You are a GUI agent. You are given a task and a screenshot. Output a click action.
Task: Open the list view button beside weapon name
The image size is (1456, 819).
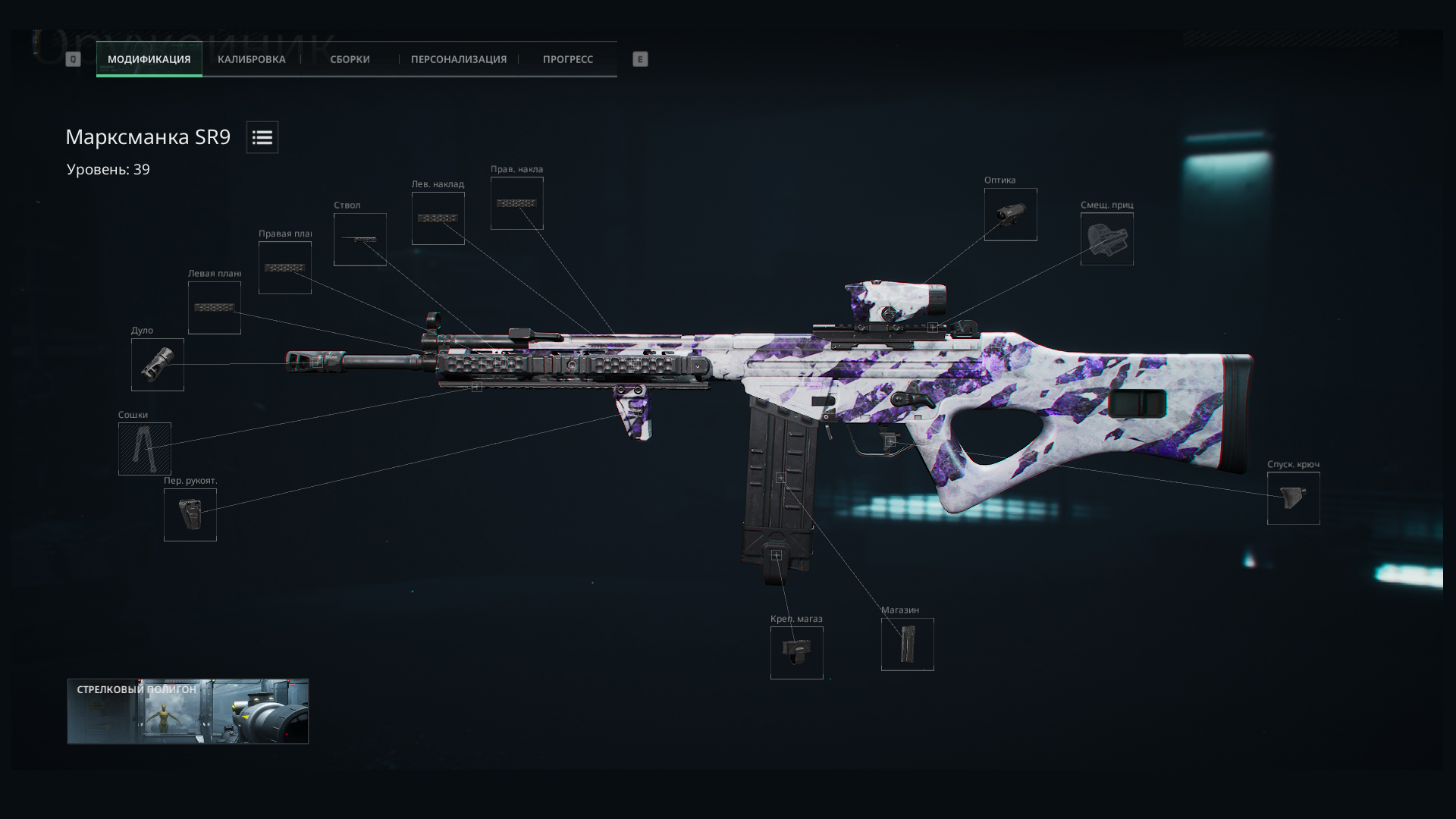[x=262, y=137]
